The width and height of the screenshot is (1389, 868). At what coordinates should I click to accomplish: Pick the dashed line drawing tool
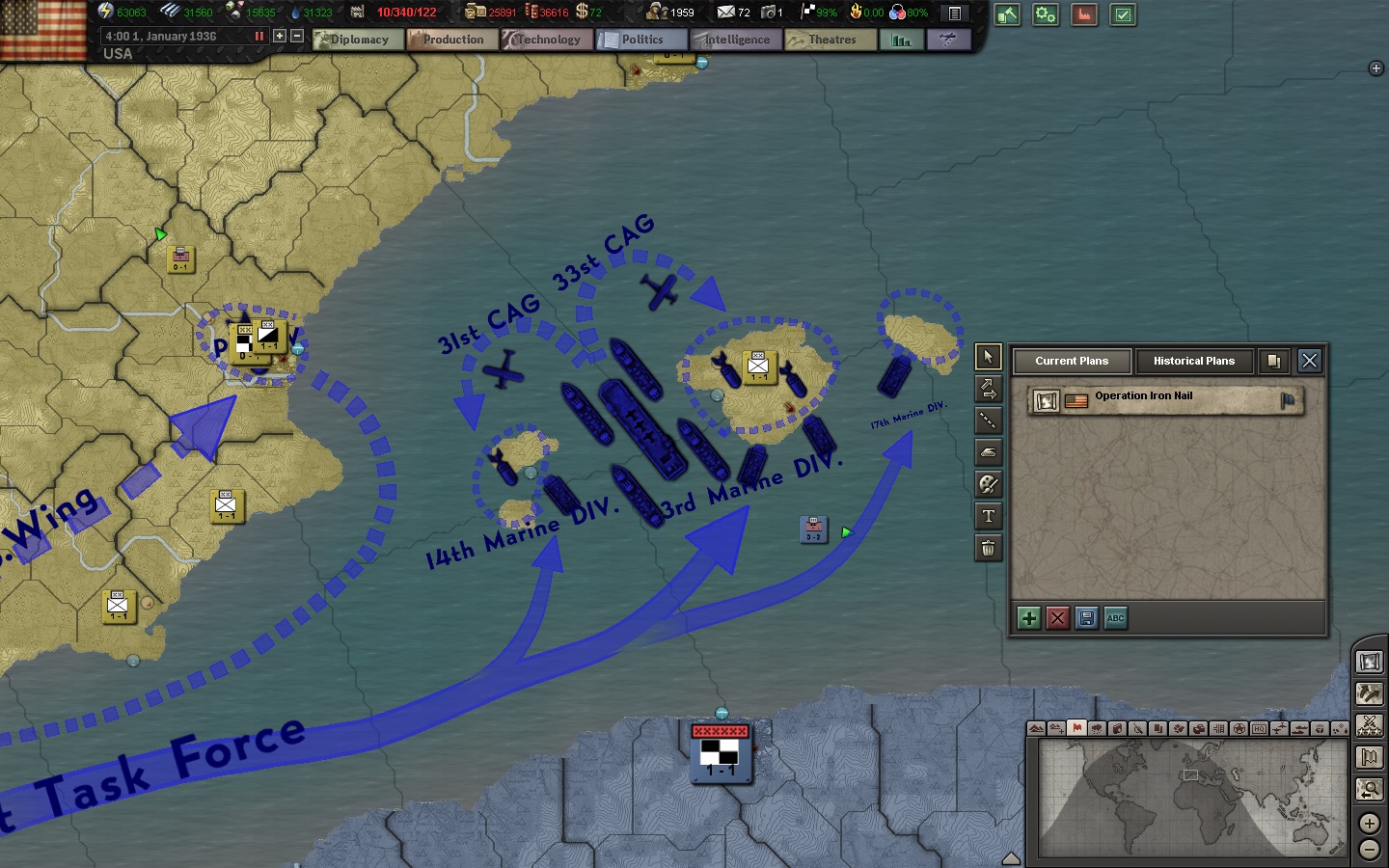[x=988, y=420]
